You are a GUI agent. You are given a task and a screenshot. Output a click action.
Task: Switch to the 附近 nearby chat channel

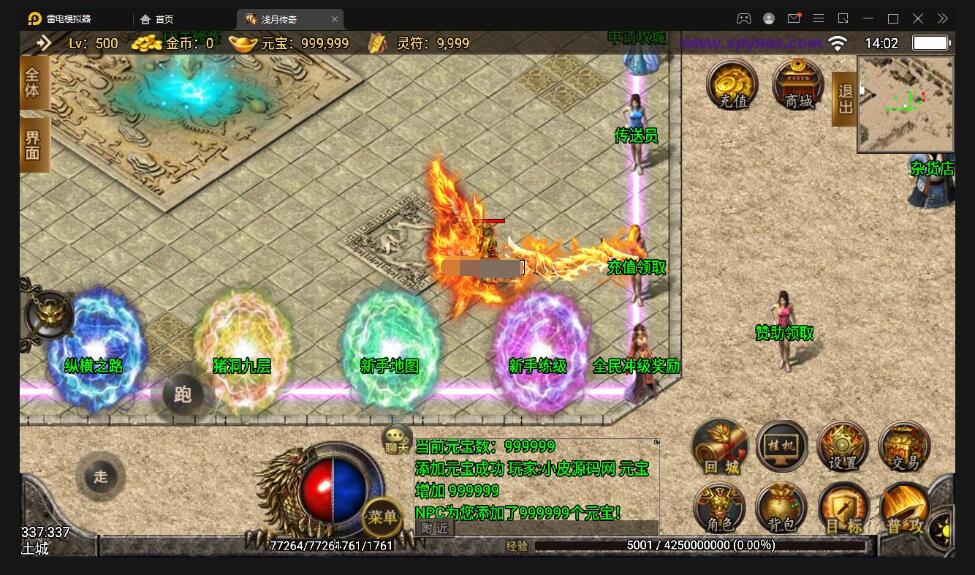pyautogui.click(x=434, y=528)
